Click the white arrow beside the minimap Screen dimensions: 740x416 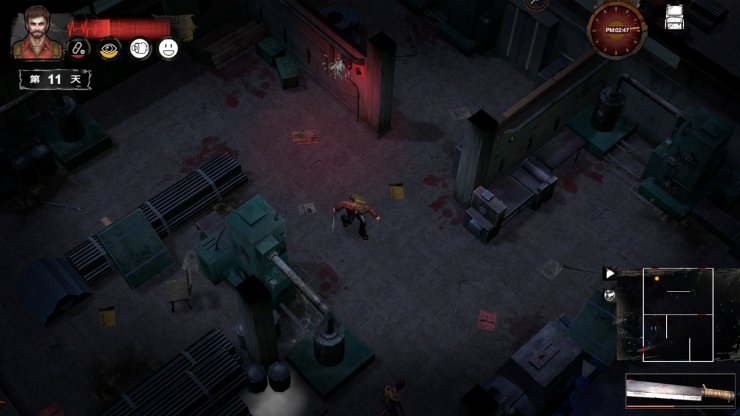pos(610,272)
